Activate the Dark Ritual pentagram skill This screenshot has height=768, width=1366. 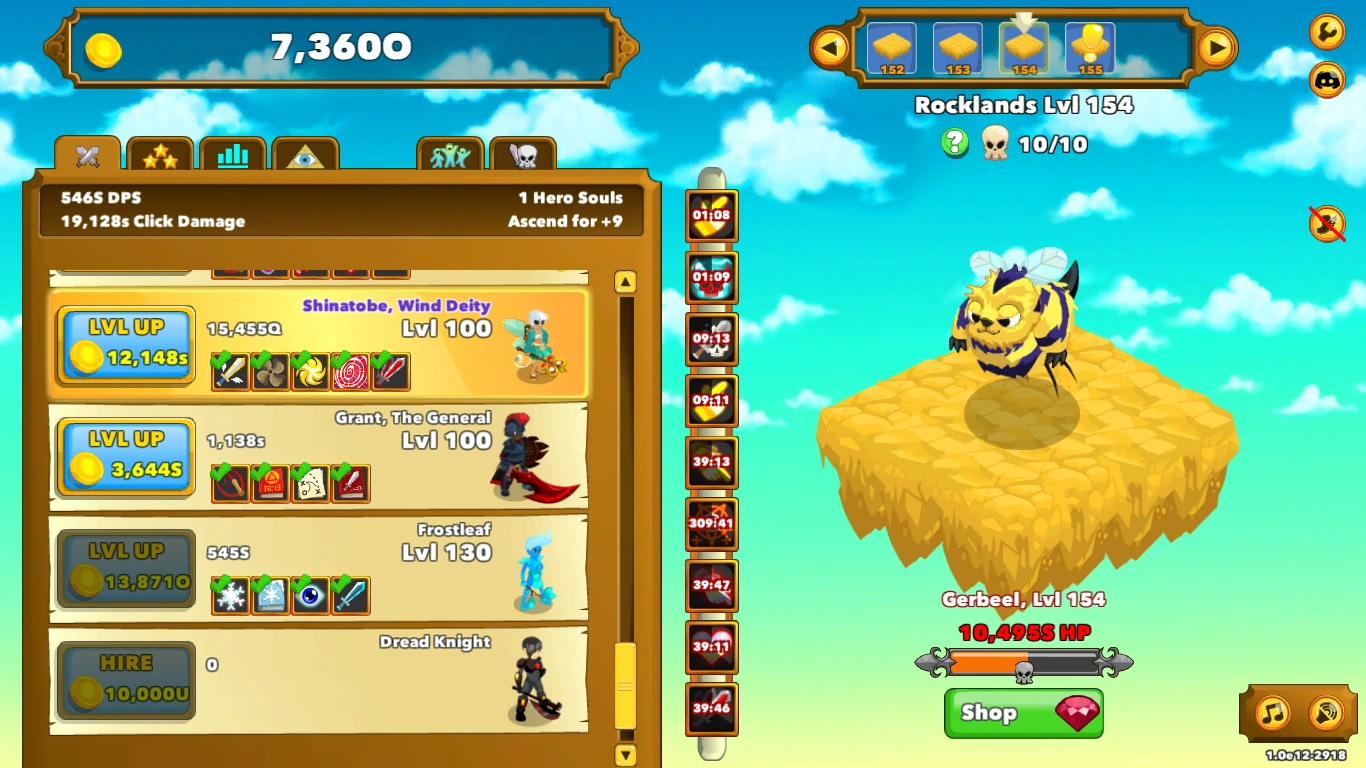(x=714, y=524)
